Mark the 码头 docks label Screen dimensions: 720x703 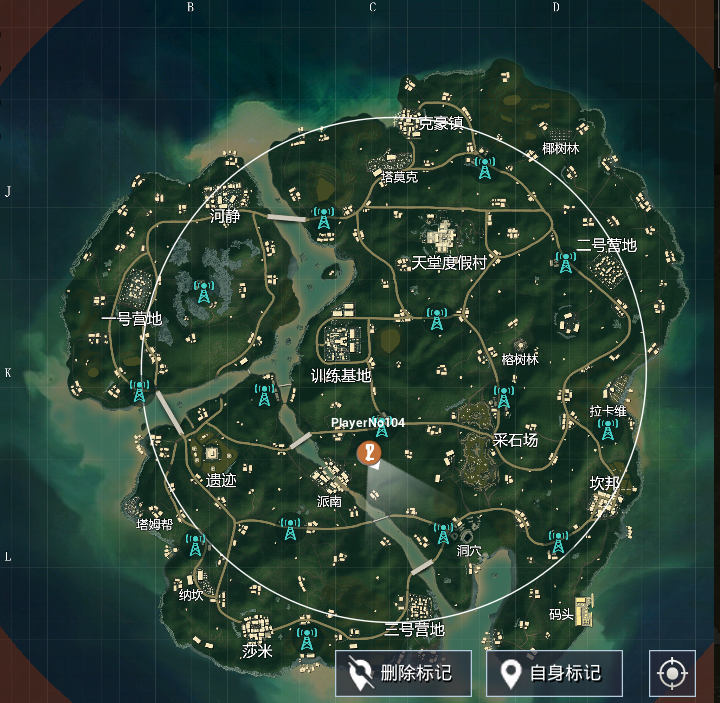click(x=561, y=614)
